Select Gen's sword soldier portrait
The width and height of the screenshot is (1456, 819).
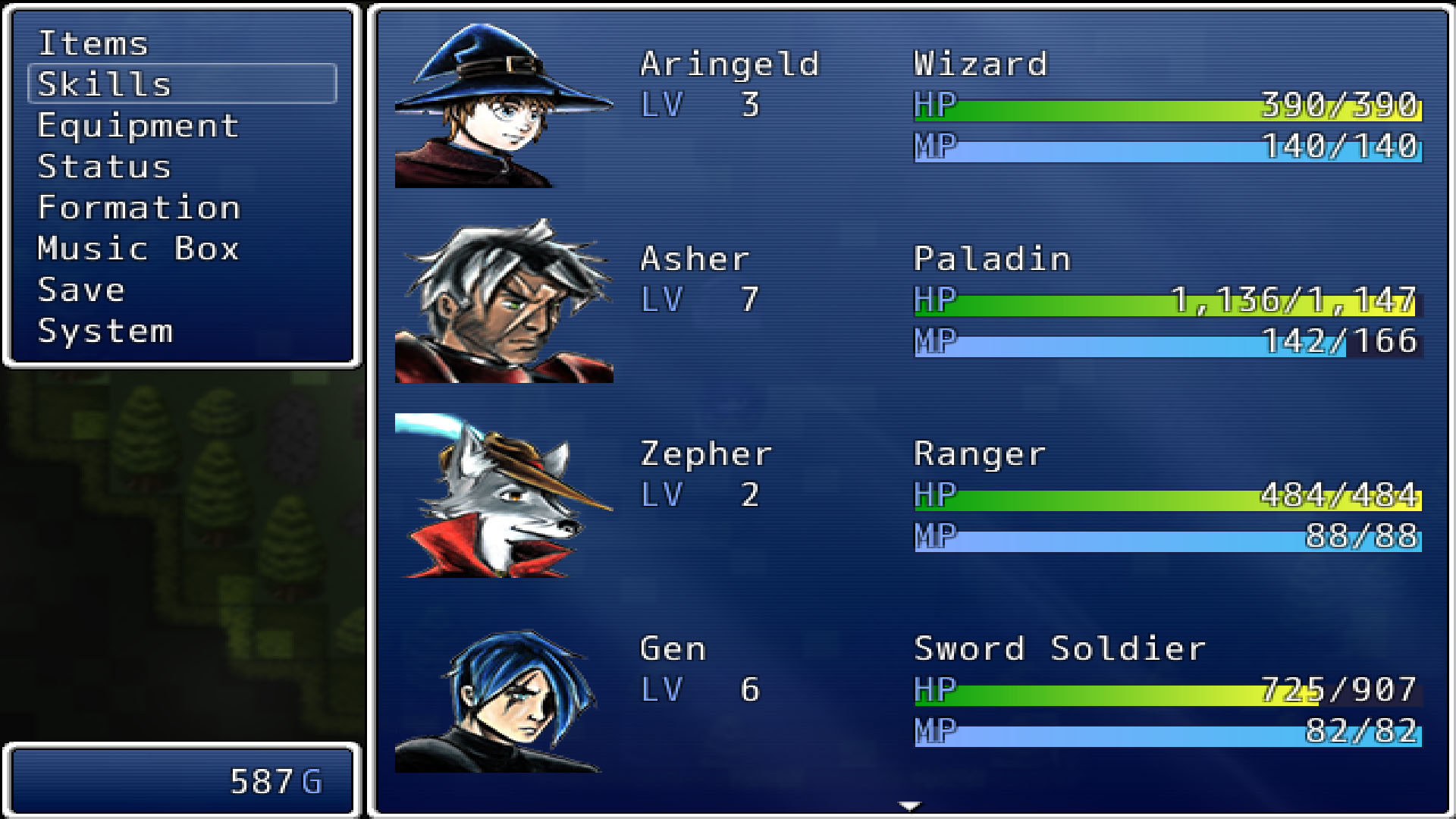coord(504,698)
